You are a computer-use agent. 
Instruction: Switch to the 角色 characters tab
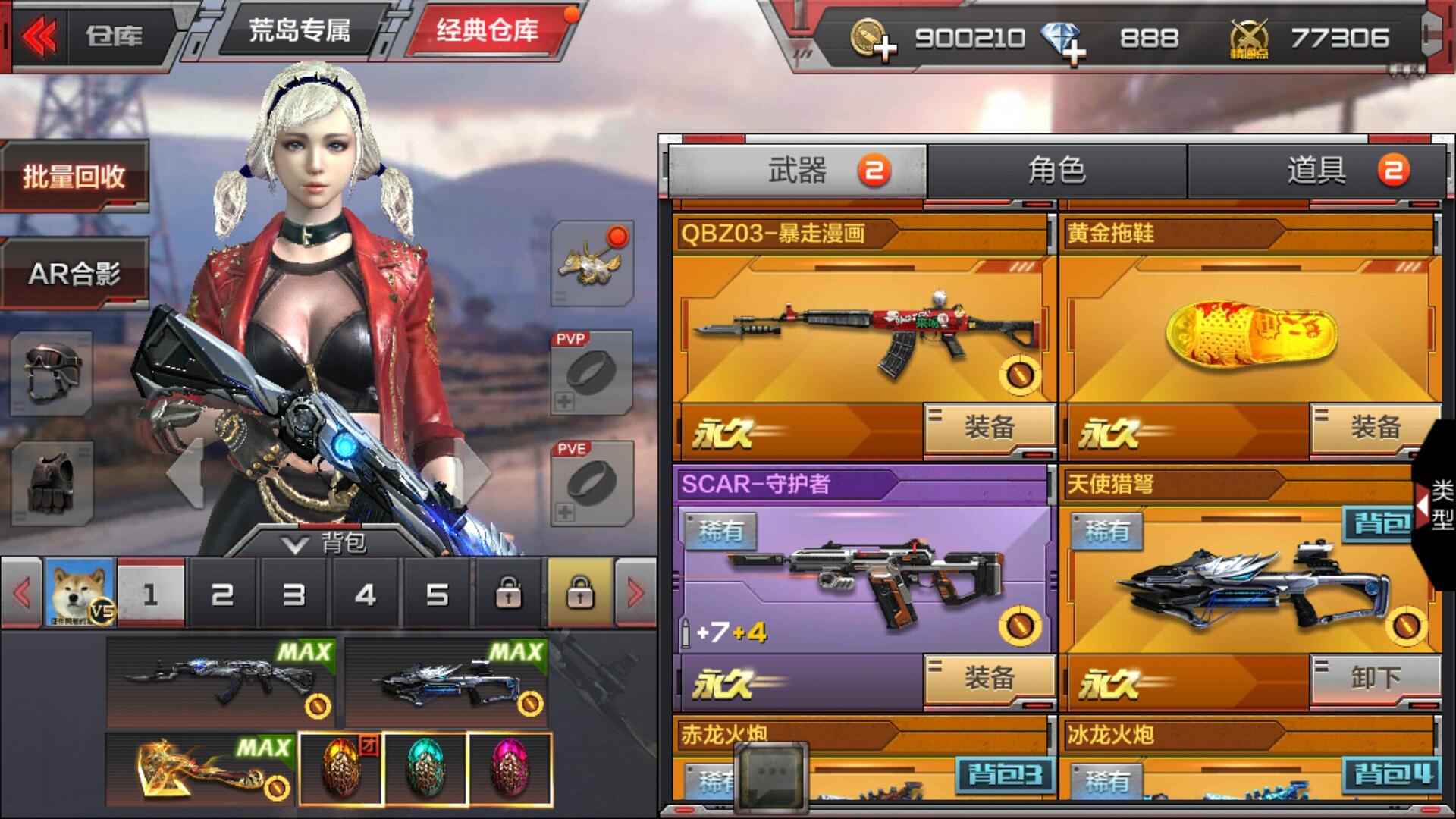click(x=1056, y=171)
